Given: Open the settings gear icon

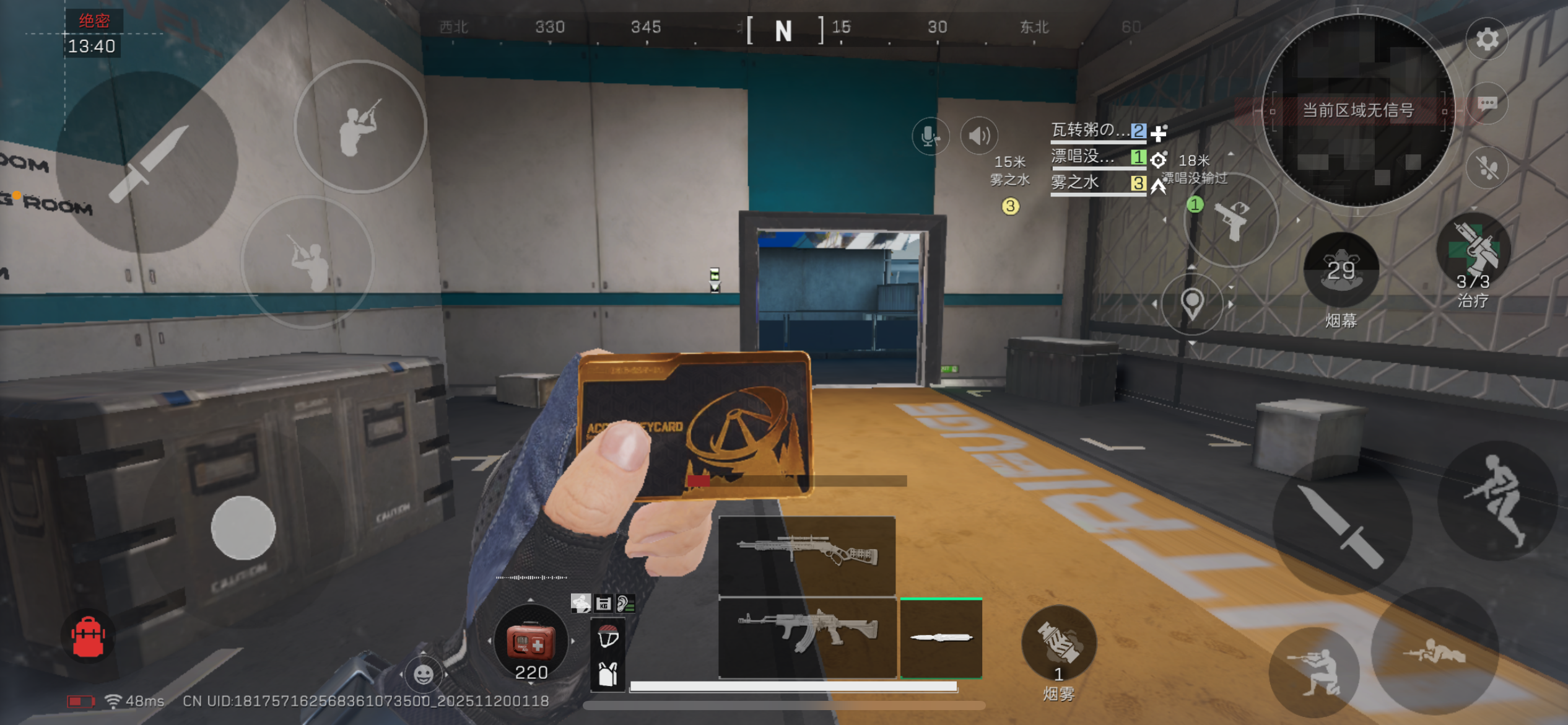Looking at the screenshot, I should click(x=1486, y=38).
